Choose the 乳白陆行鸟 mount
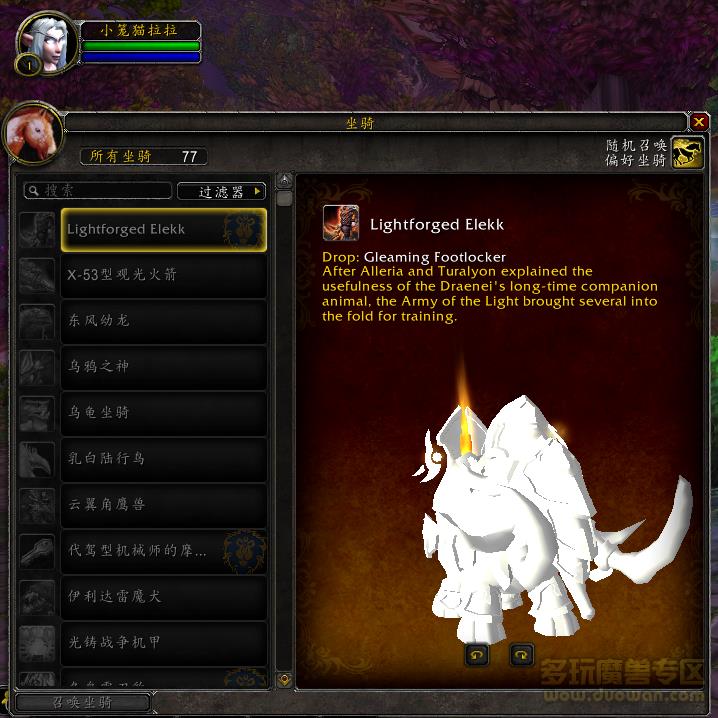Screen dimensions: 718x718 (x=164, y=459)
